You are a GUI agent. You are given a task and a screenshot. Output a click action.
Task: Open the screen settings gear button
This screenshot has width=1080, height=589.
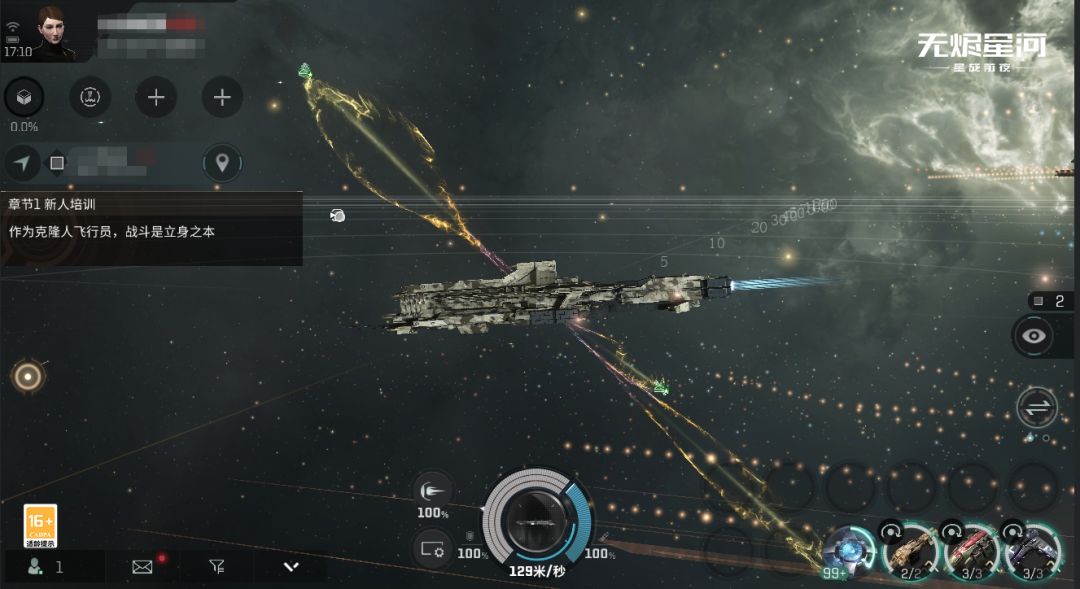(x=432, y=548)
